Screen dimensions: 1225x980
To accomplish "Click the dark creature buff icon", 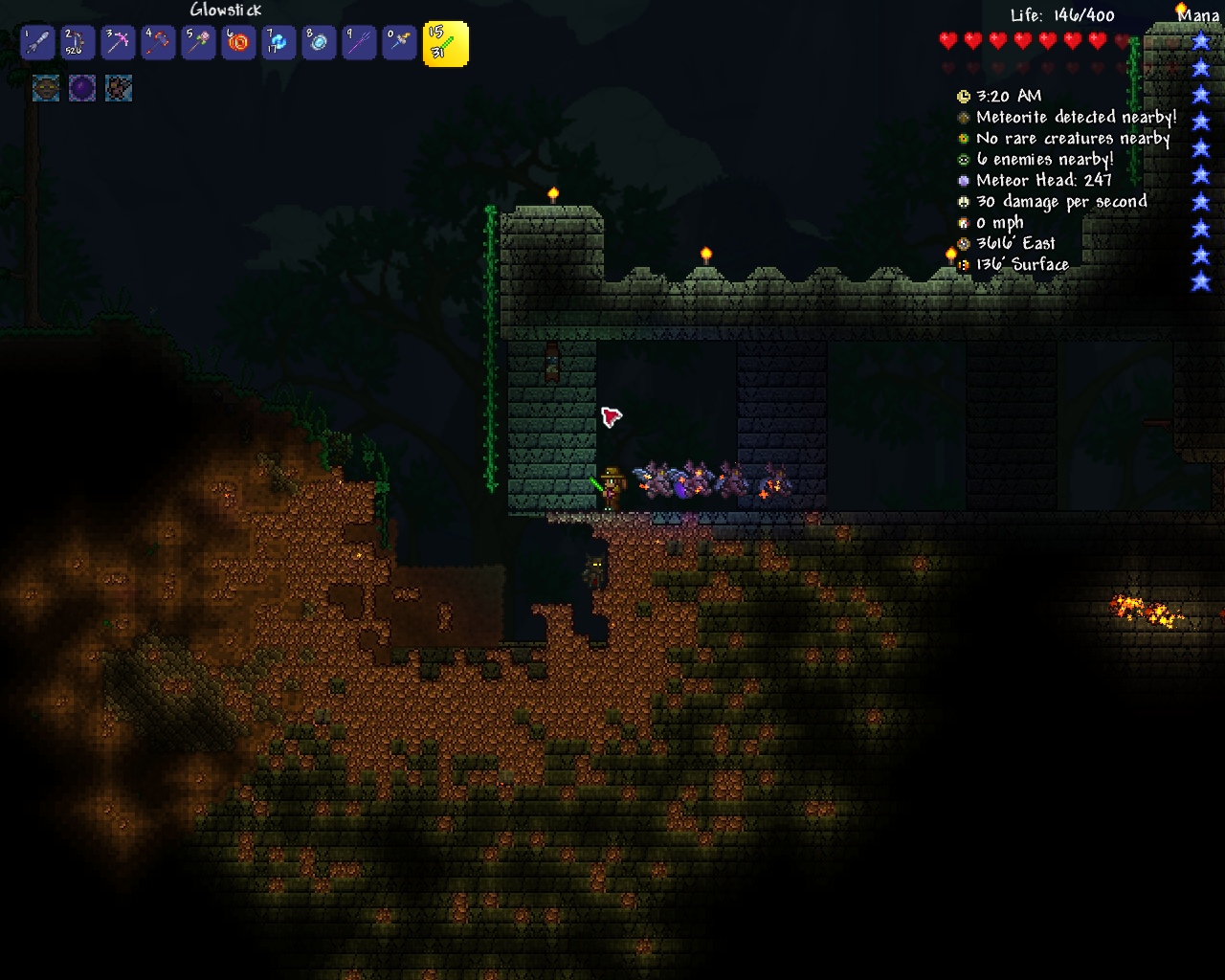I will pyautogui.click(x=119, y=88).
